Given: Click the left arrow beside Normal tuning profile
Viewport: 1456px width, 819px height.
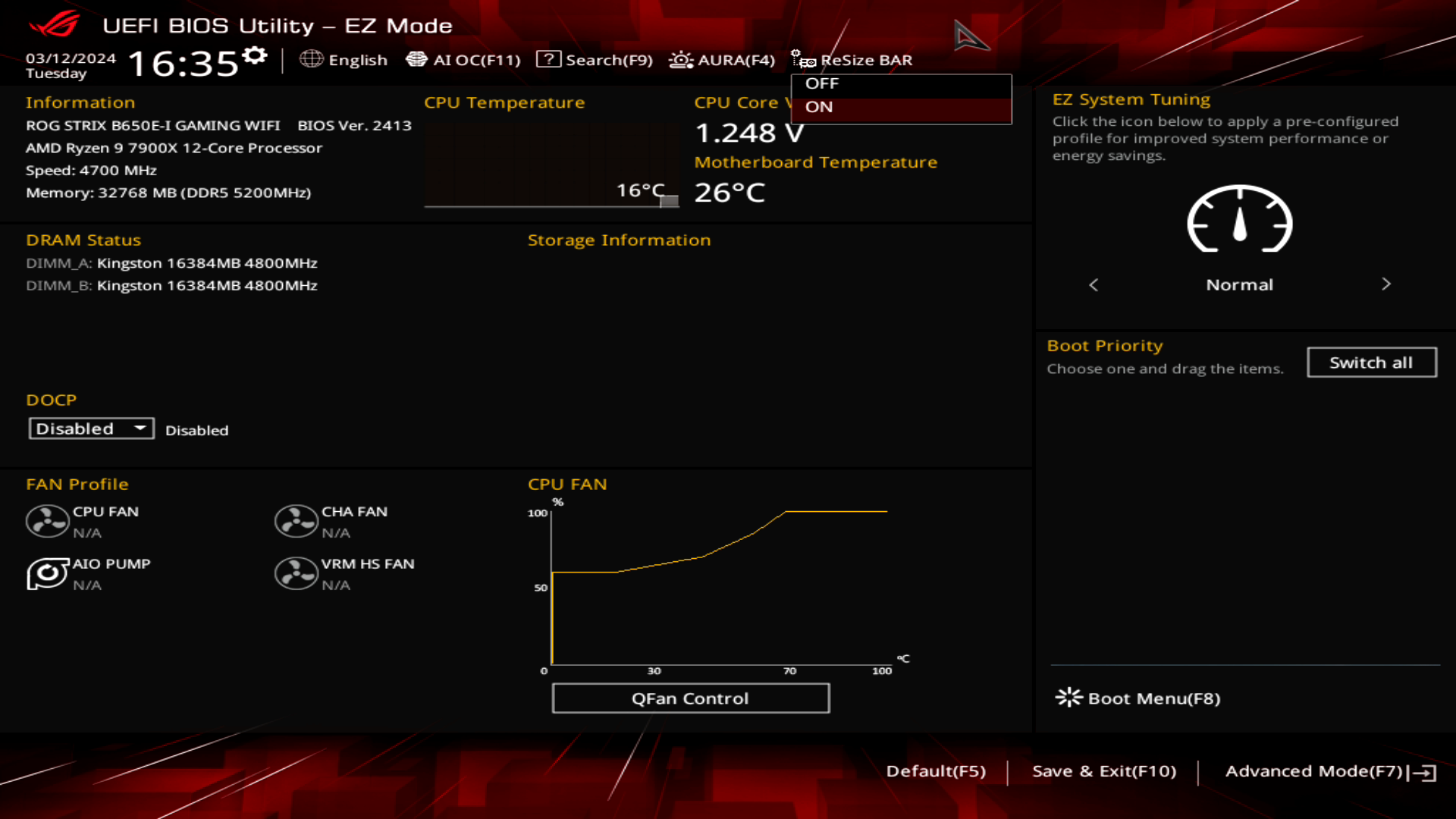Looking at the screenshot, I should [x=1094, y=285].
